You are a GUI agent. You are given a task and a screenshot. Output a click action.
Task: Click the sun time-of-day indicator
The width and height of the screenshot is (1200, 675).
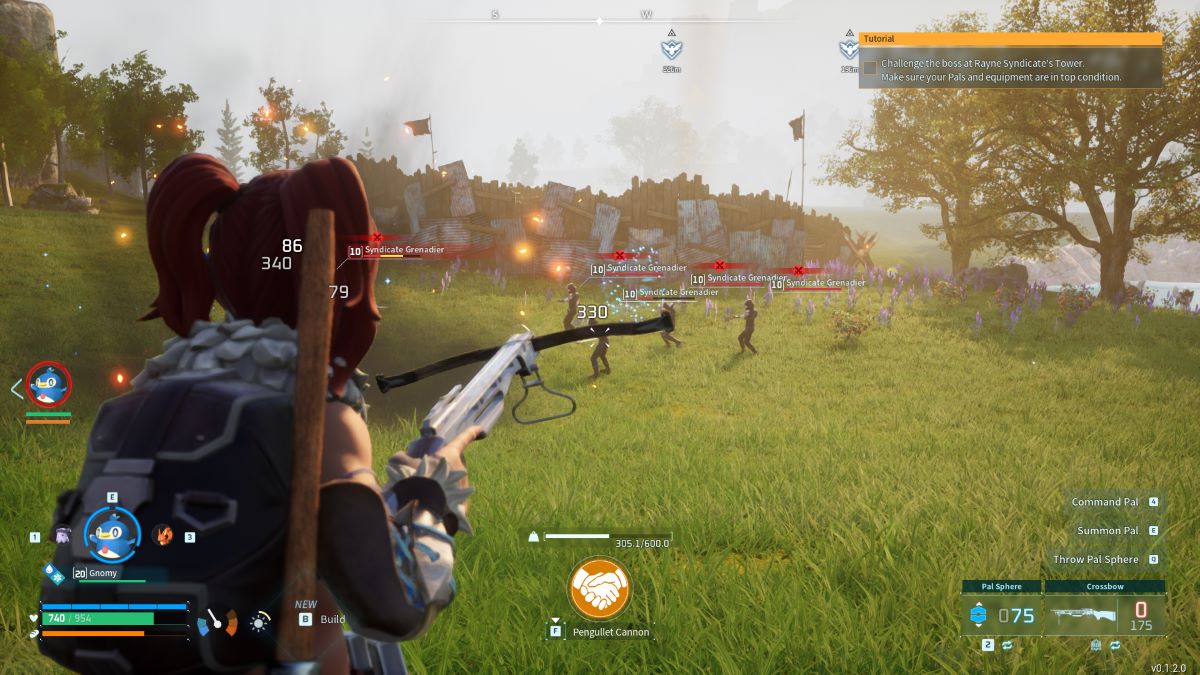coord(260,623)
